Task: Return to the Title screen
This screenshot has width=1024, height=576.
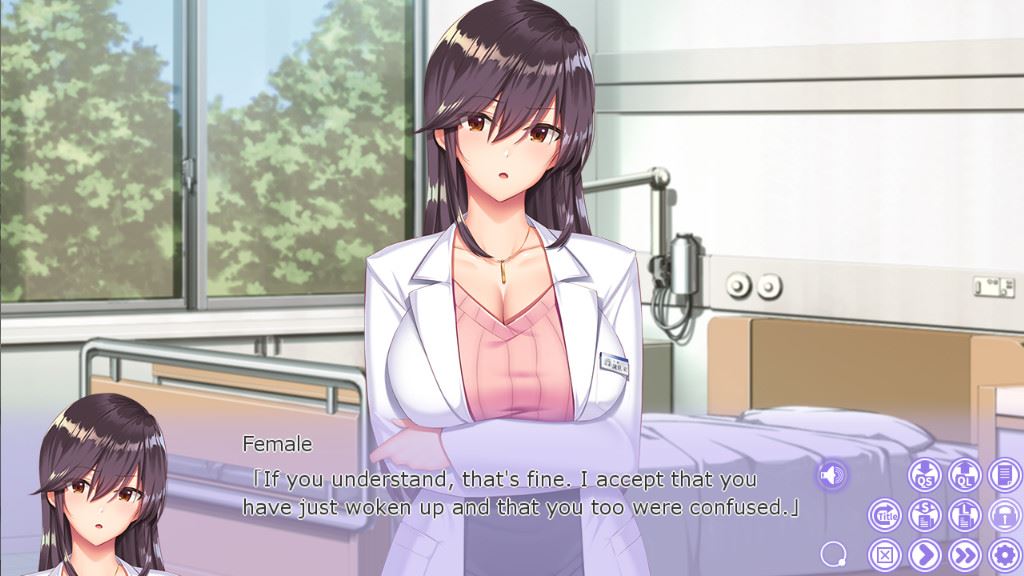Action: (885, 514)
